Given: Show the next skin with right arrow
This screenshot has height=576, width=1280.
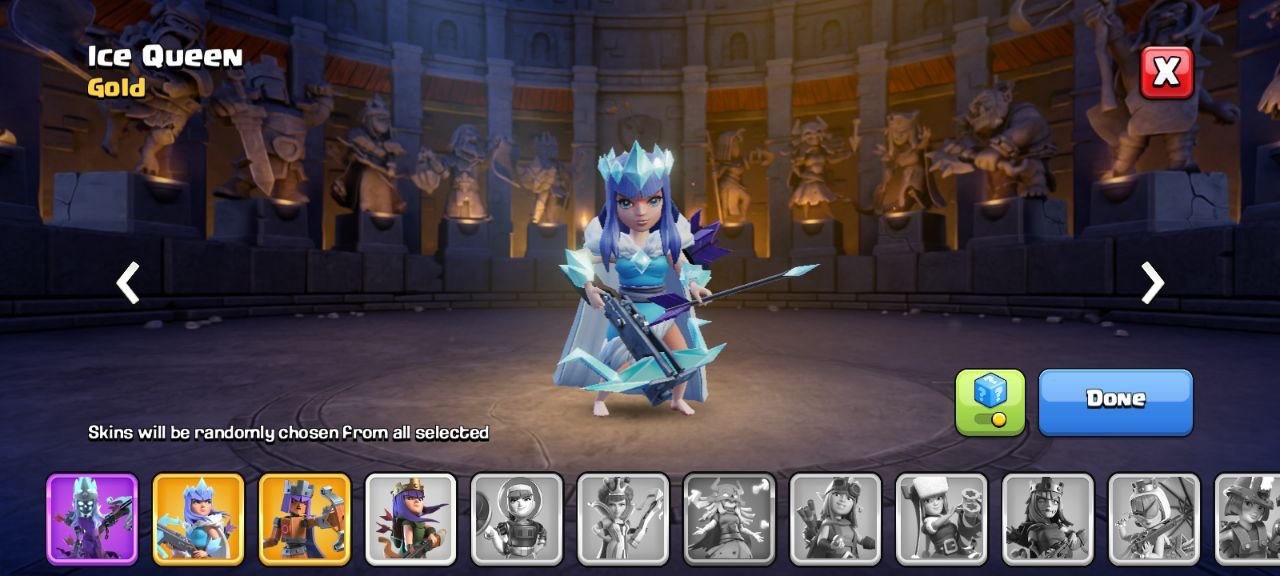Looking at the screenshot, I should (x=1152, y=283).
